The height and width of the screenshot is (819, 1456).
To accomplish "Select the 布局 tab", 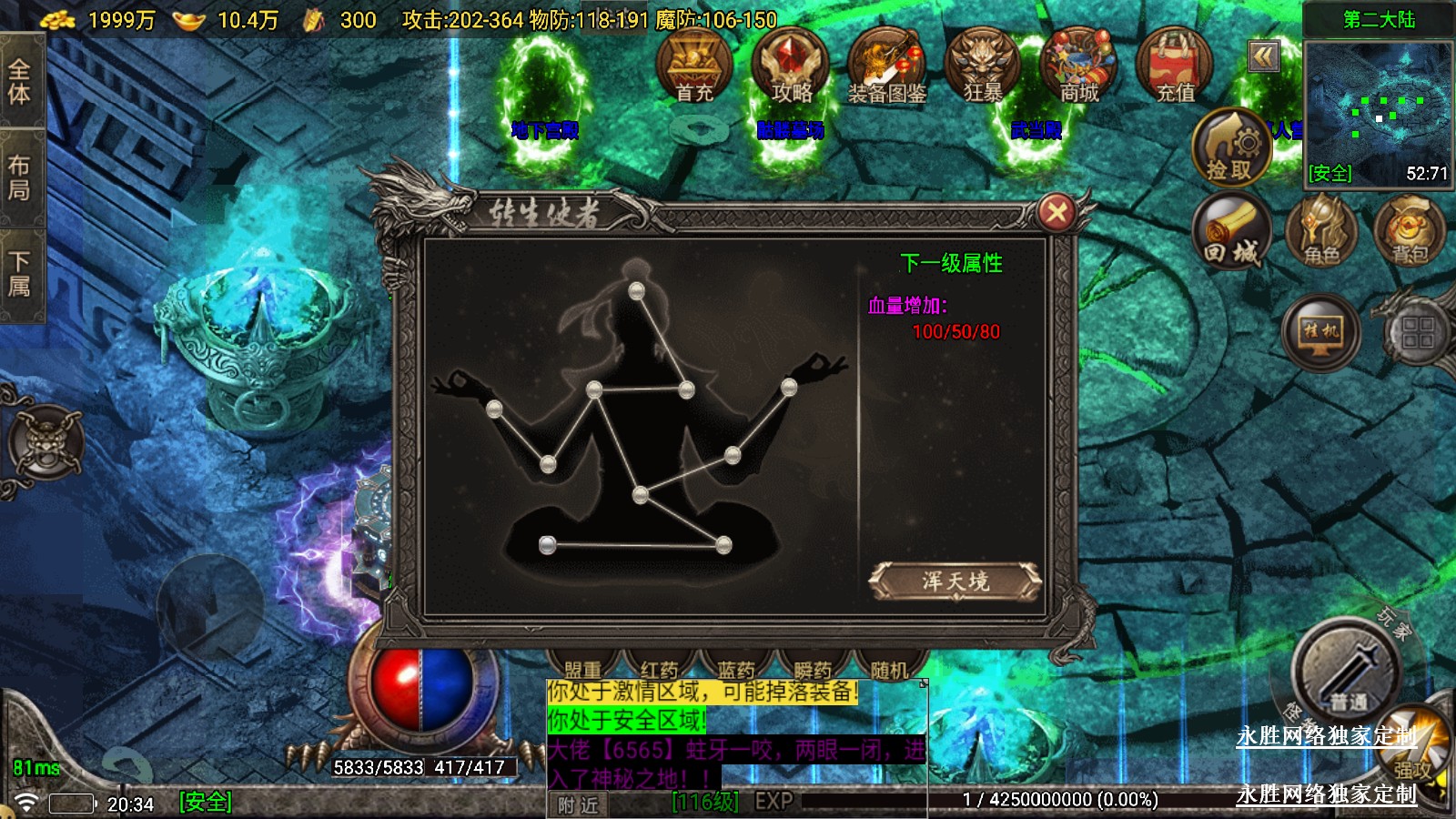I will point(20,177).
